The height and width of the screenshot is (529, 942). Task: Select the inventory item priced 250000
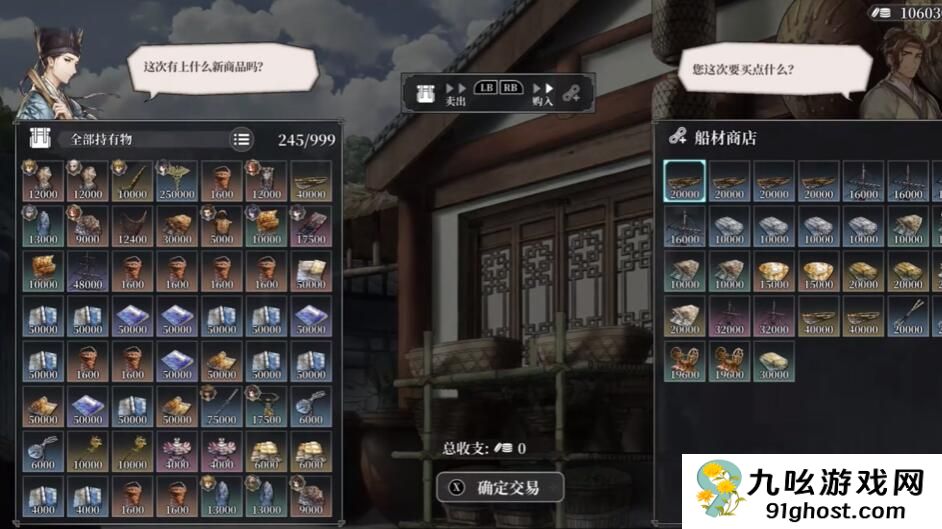pyautogui.click(x=176, y=181)
